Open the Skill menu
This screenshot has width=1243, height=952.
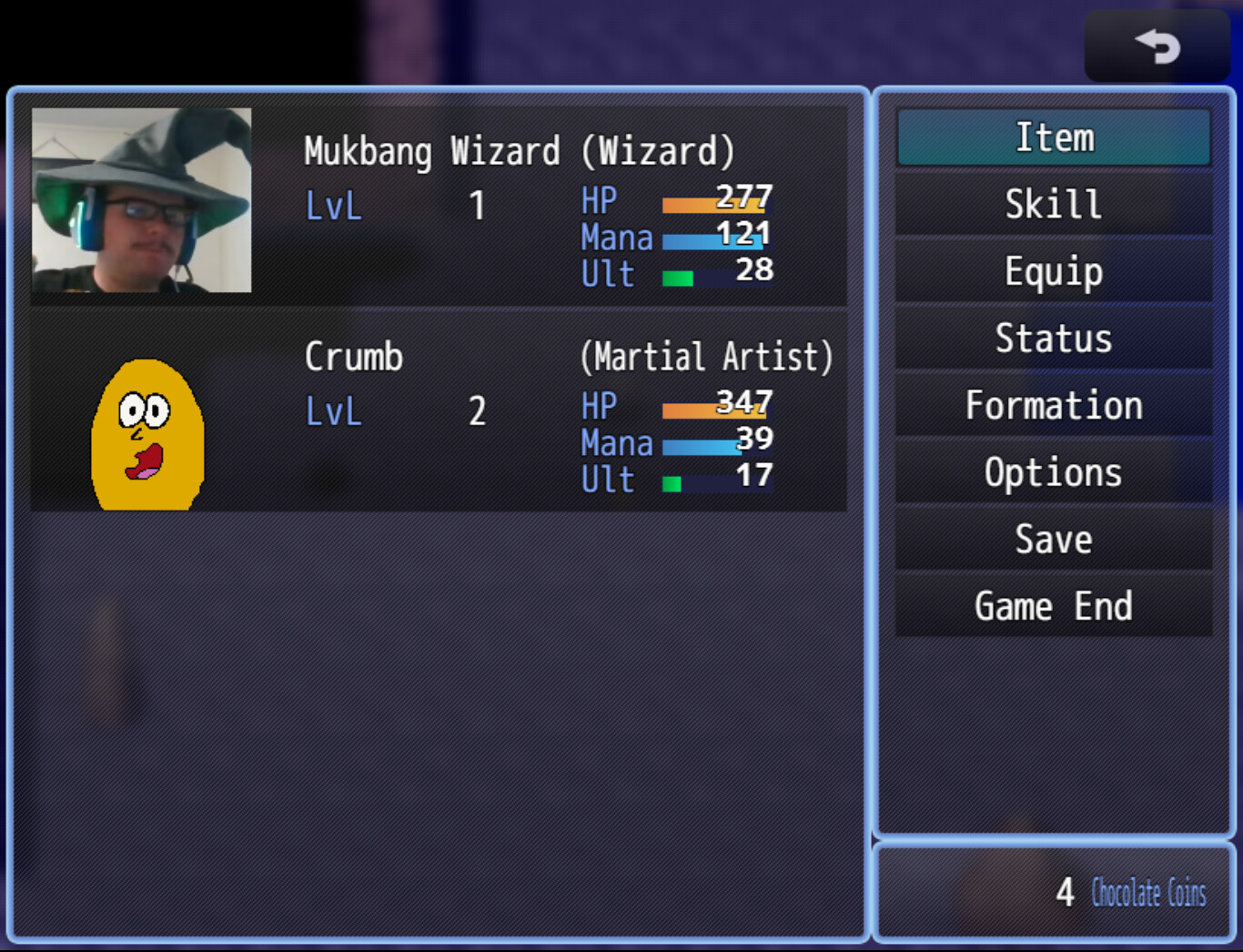point(1053,204)
